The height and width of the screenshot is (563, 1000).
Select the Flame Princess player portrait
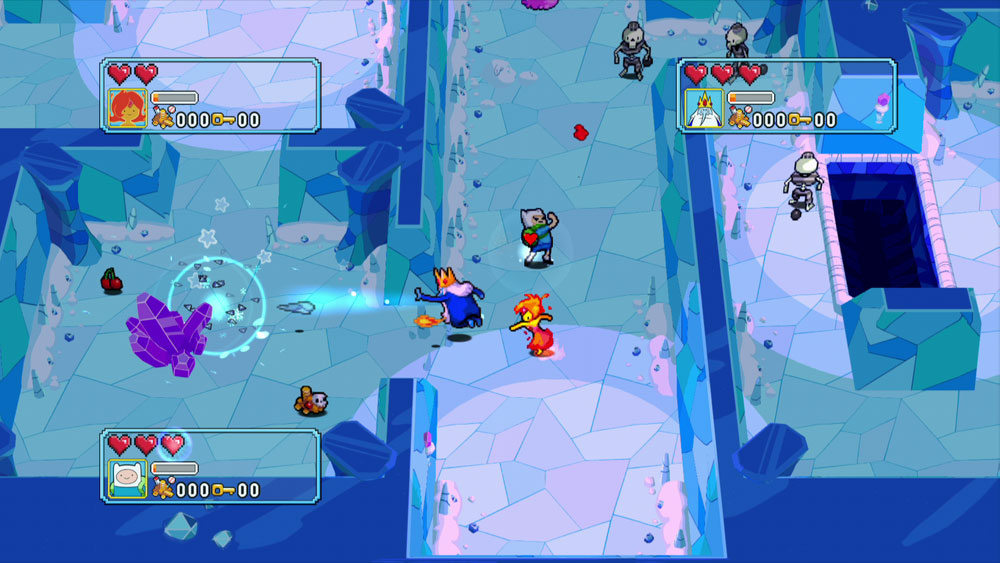coord(127,108)
